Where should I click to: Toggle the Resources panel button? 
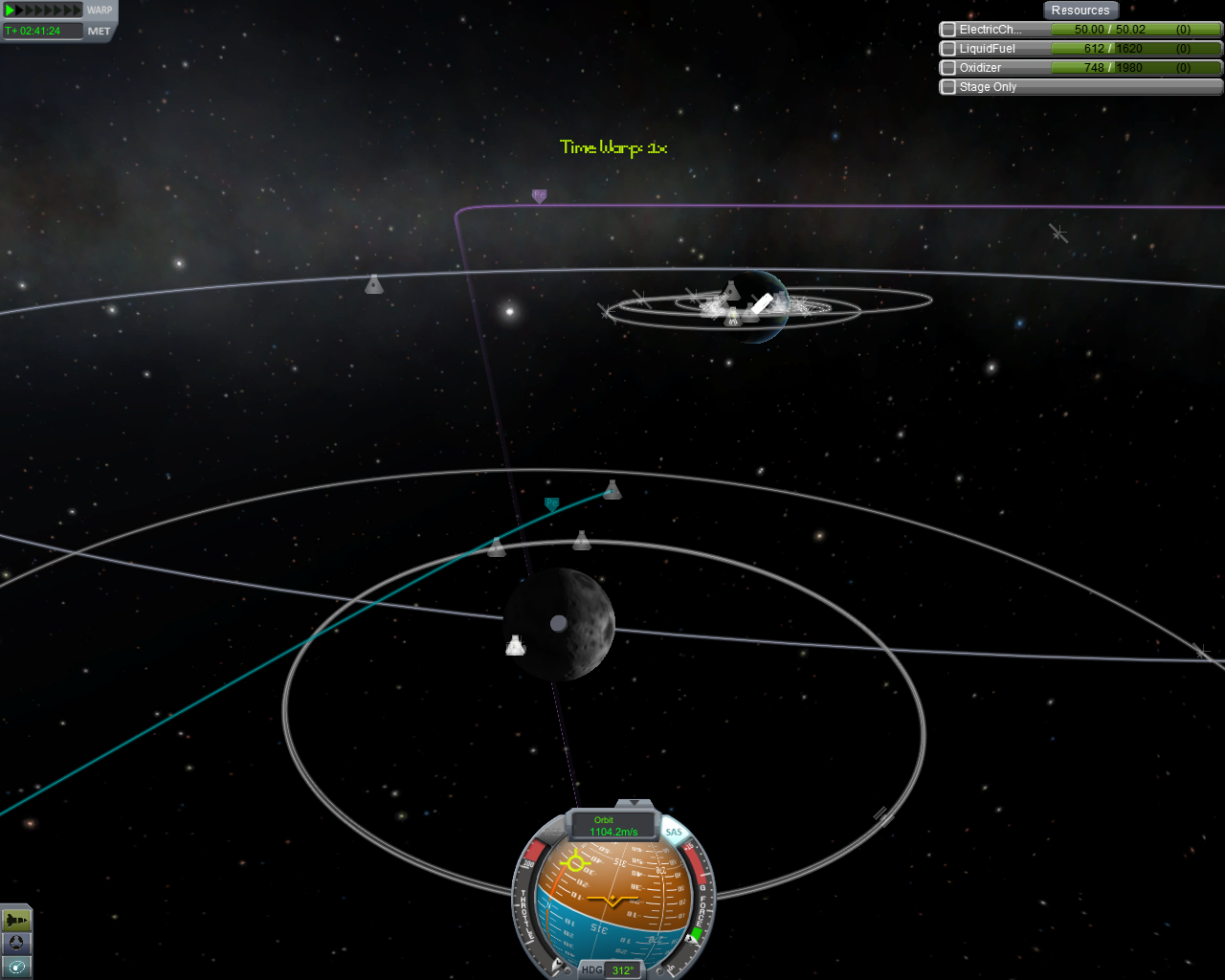point(1080,11)
